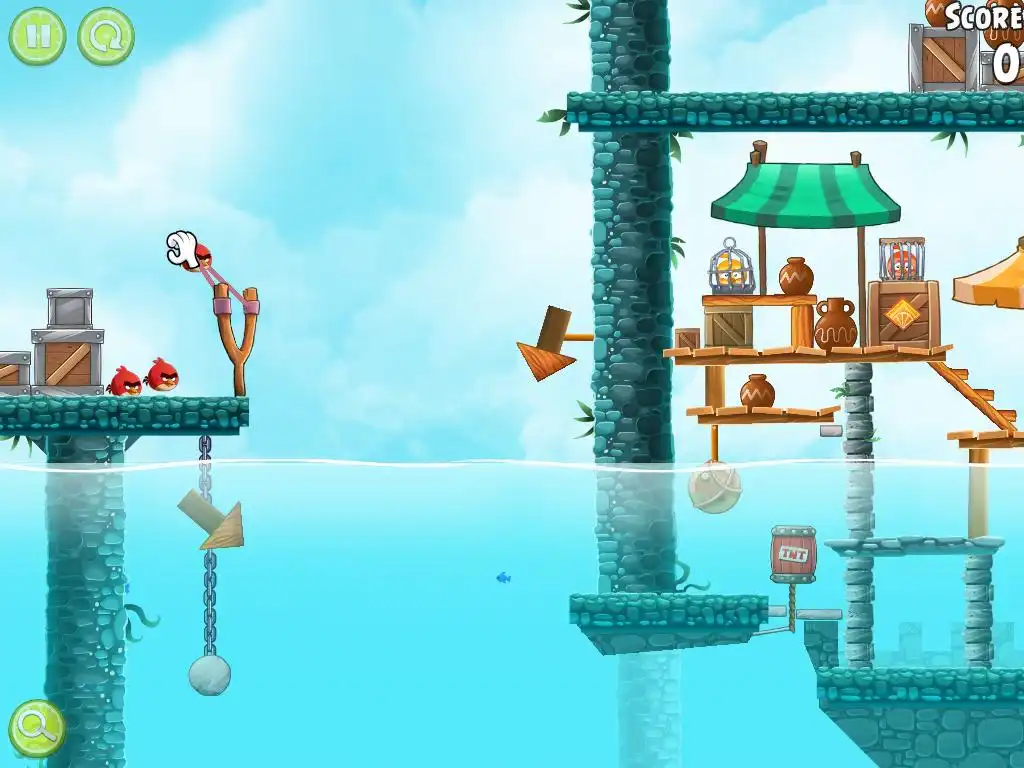This screenshot has width=1024, height=768.
Task: Tap the magnifying glass zoom button
Action: click(x=37, y=728)
